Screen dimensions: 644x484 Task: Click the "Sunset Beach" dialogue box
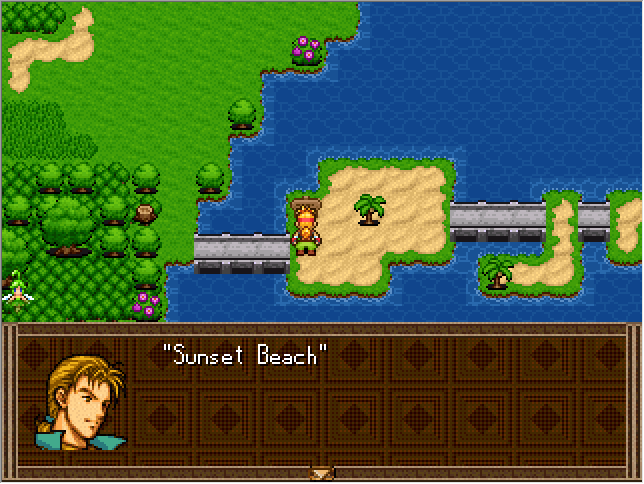(321, 400)
